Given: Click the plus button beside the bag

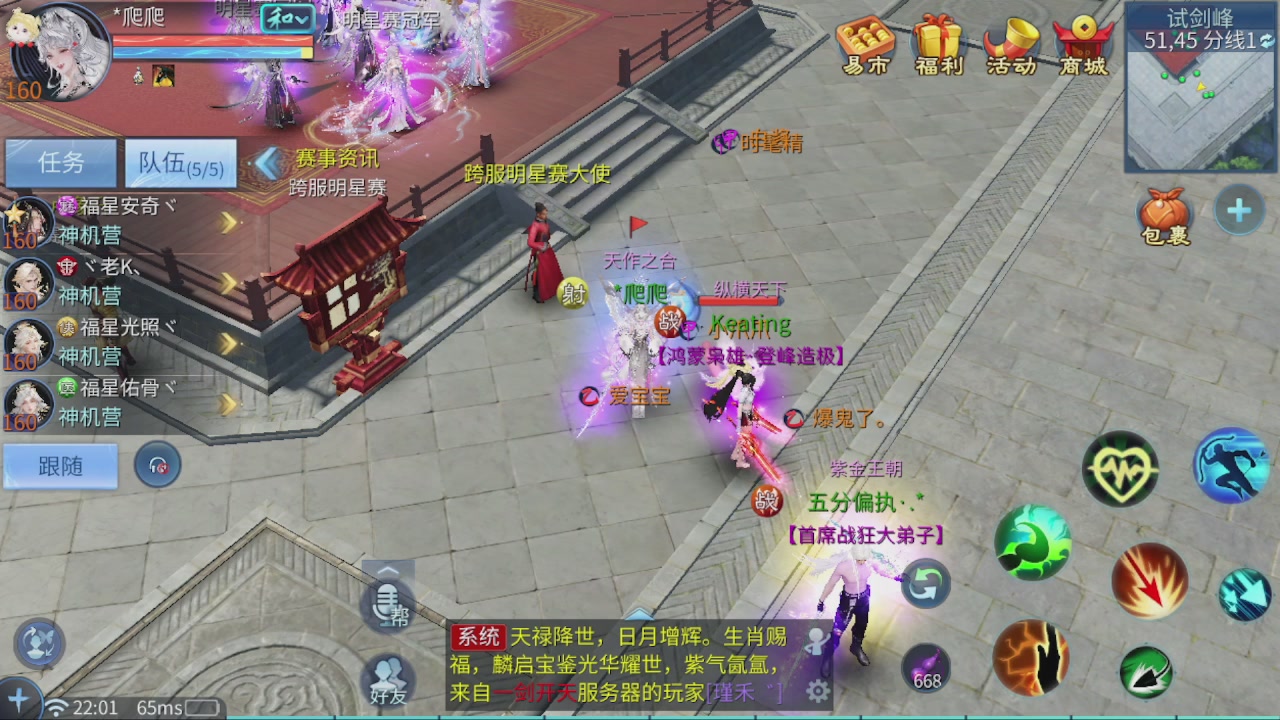Looking at the screenshot, I should coord(1240,209).
